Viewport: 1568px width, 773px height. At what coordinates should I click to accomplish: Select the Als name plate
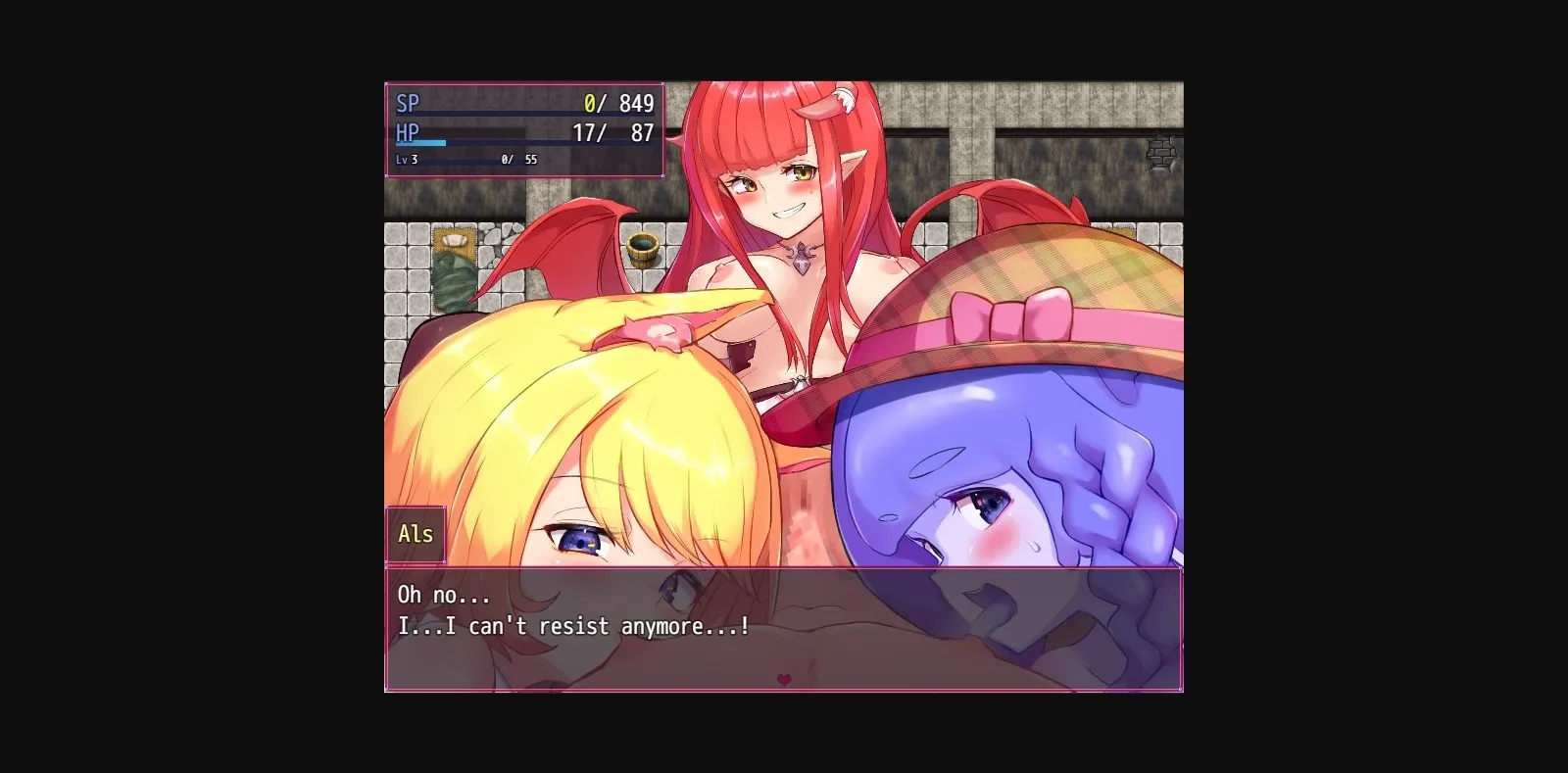(416, 534)
